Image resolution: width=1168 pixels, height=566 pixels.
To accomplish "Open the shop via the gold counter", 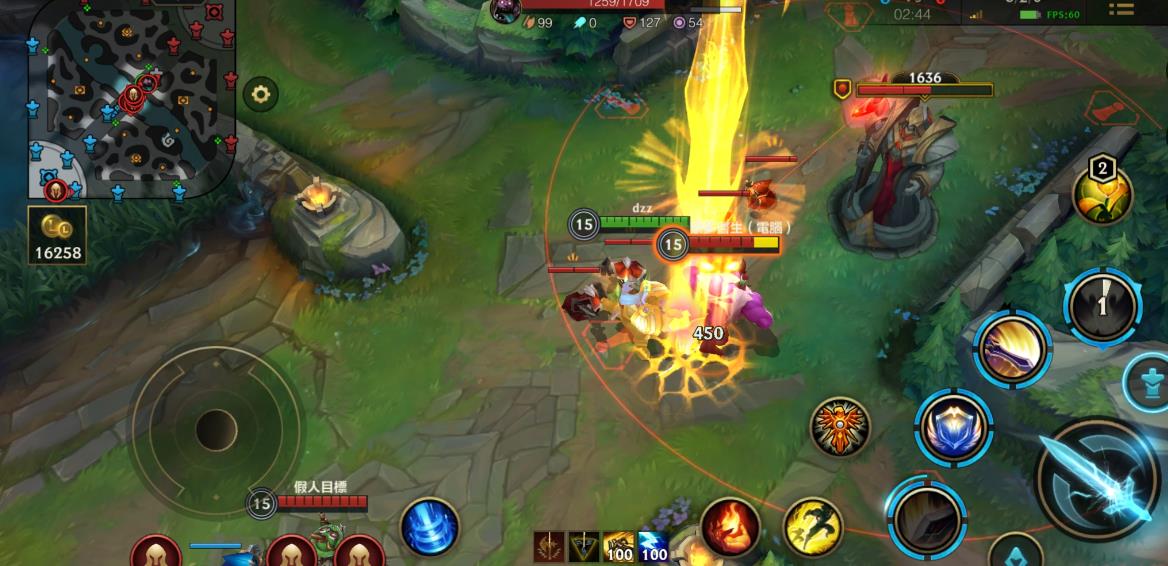I will pyautogui.click(x=57, y=235).
